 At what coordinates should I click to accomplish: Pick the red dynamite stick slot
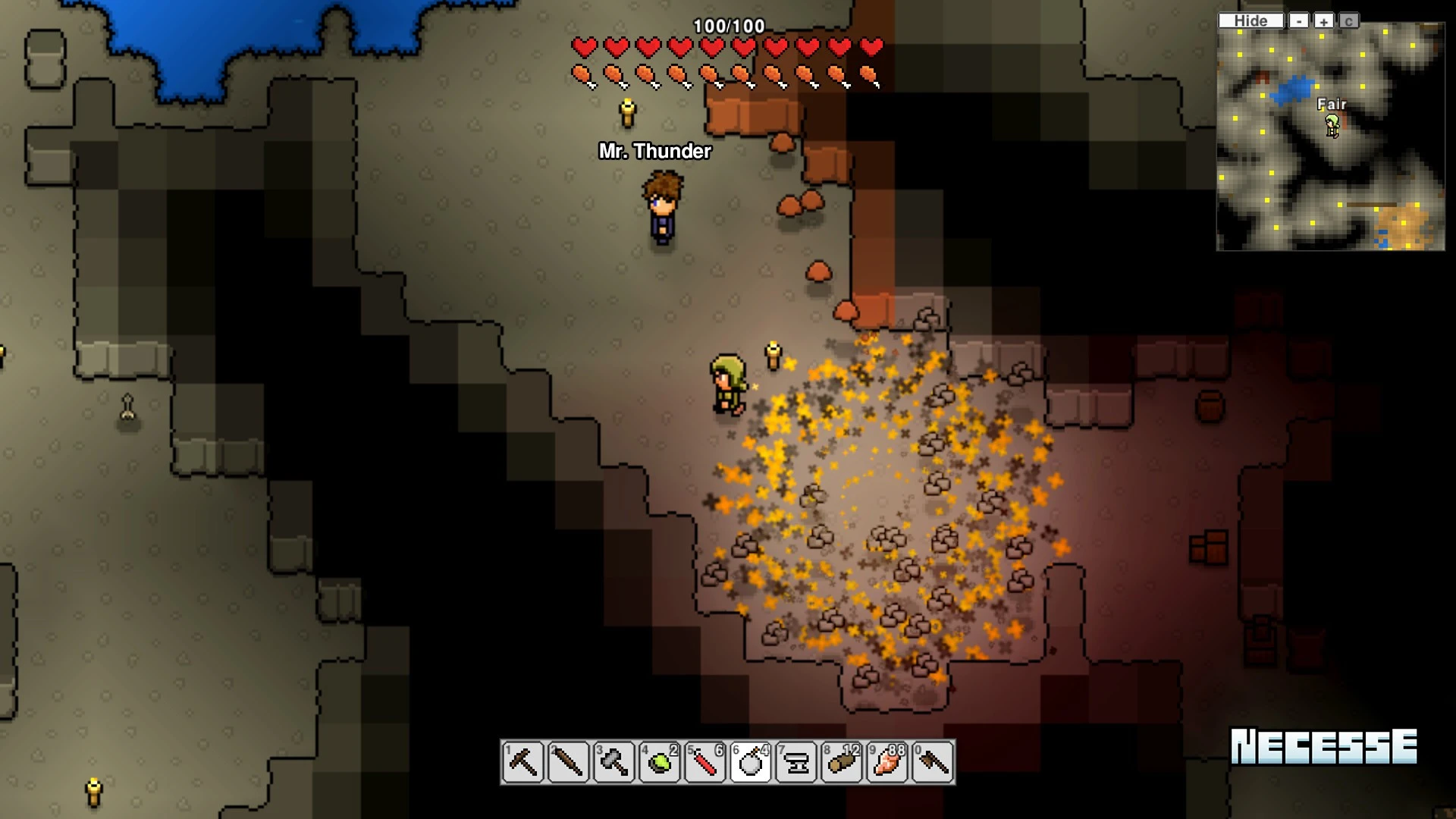[x=704, y=762]
